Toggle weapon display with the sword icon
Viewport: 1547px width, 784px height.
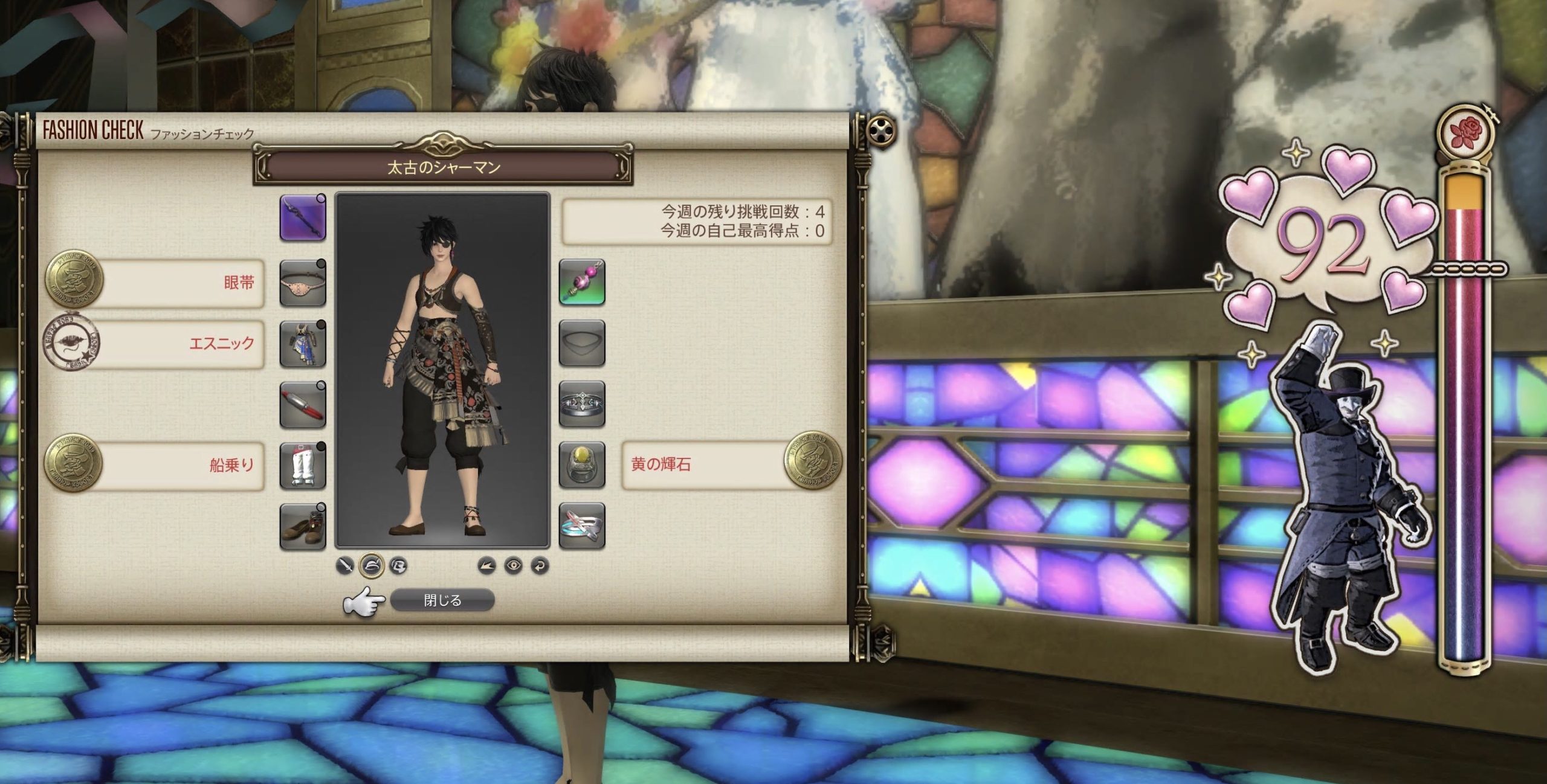click(345, 565)
